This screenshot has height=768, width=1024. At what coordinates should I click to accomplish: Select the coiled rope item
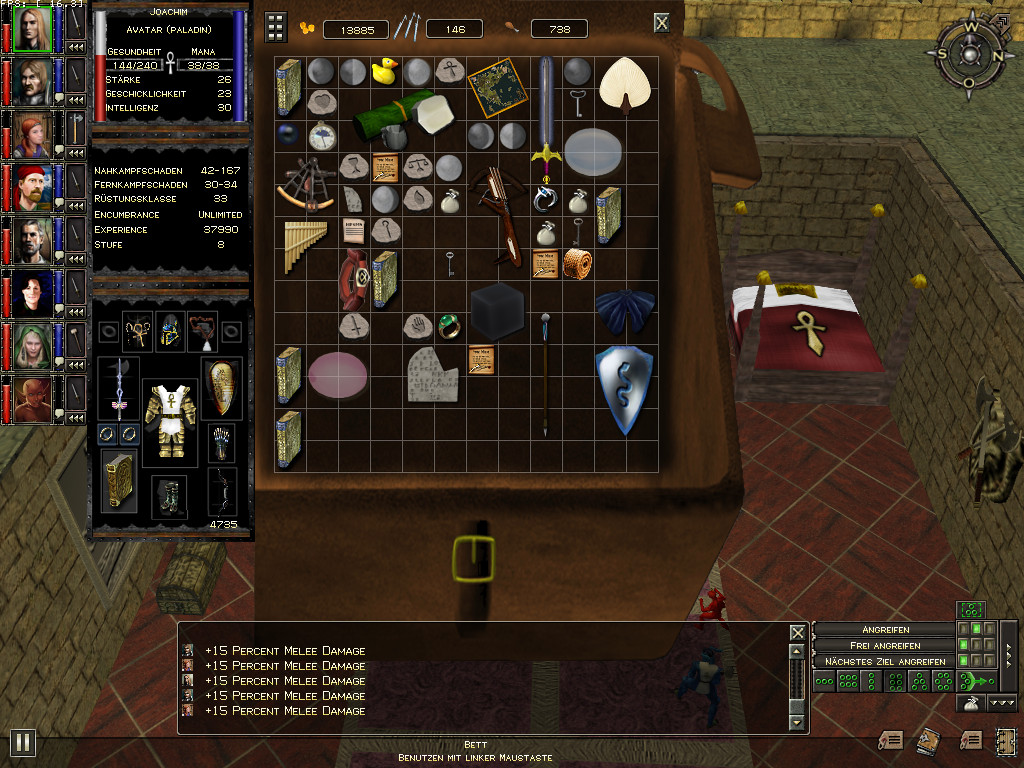[x=577, y=264]
